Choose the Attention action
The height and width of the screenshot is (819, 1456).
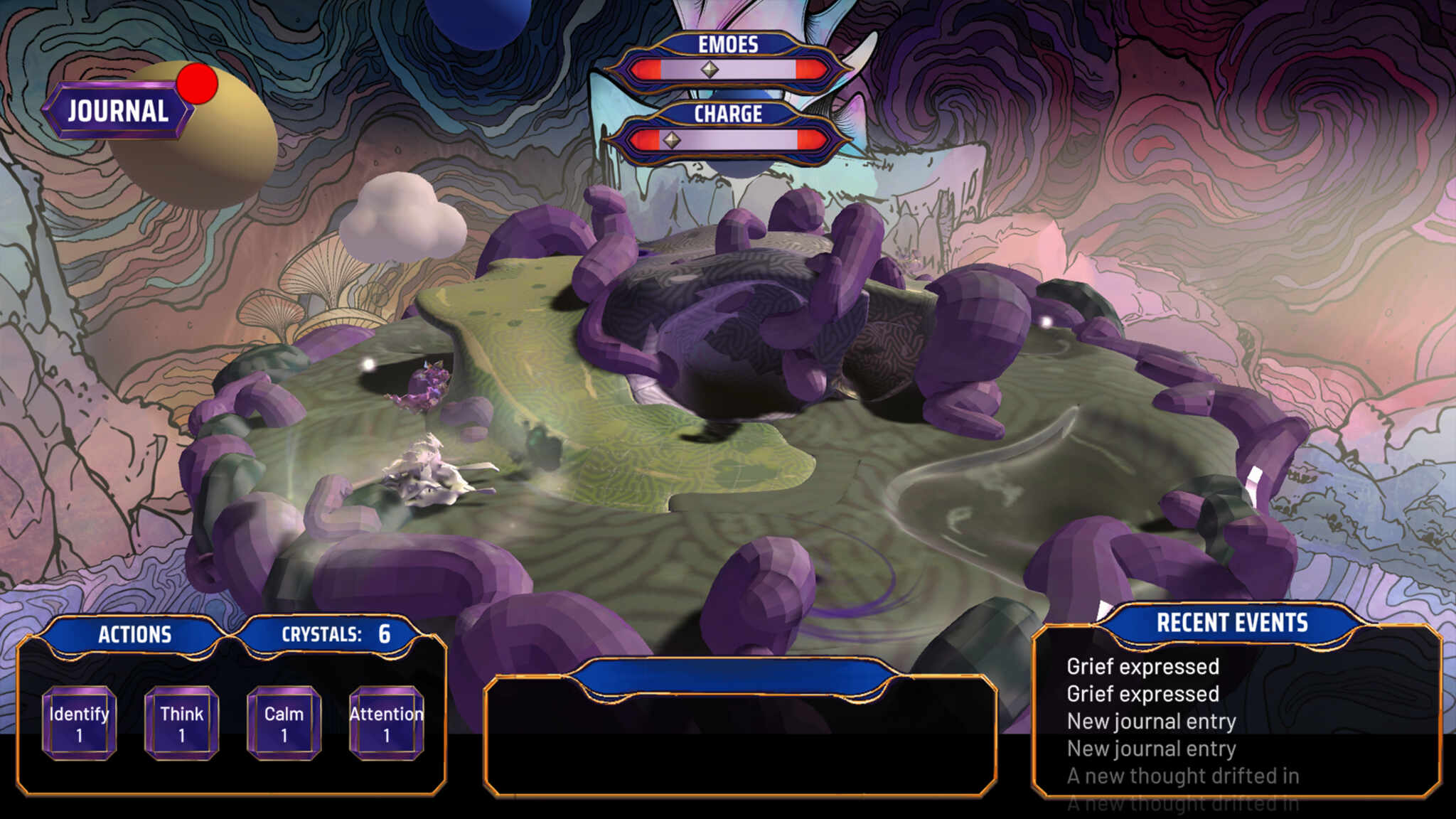(x=386, y=723)
